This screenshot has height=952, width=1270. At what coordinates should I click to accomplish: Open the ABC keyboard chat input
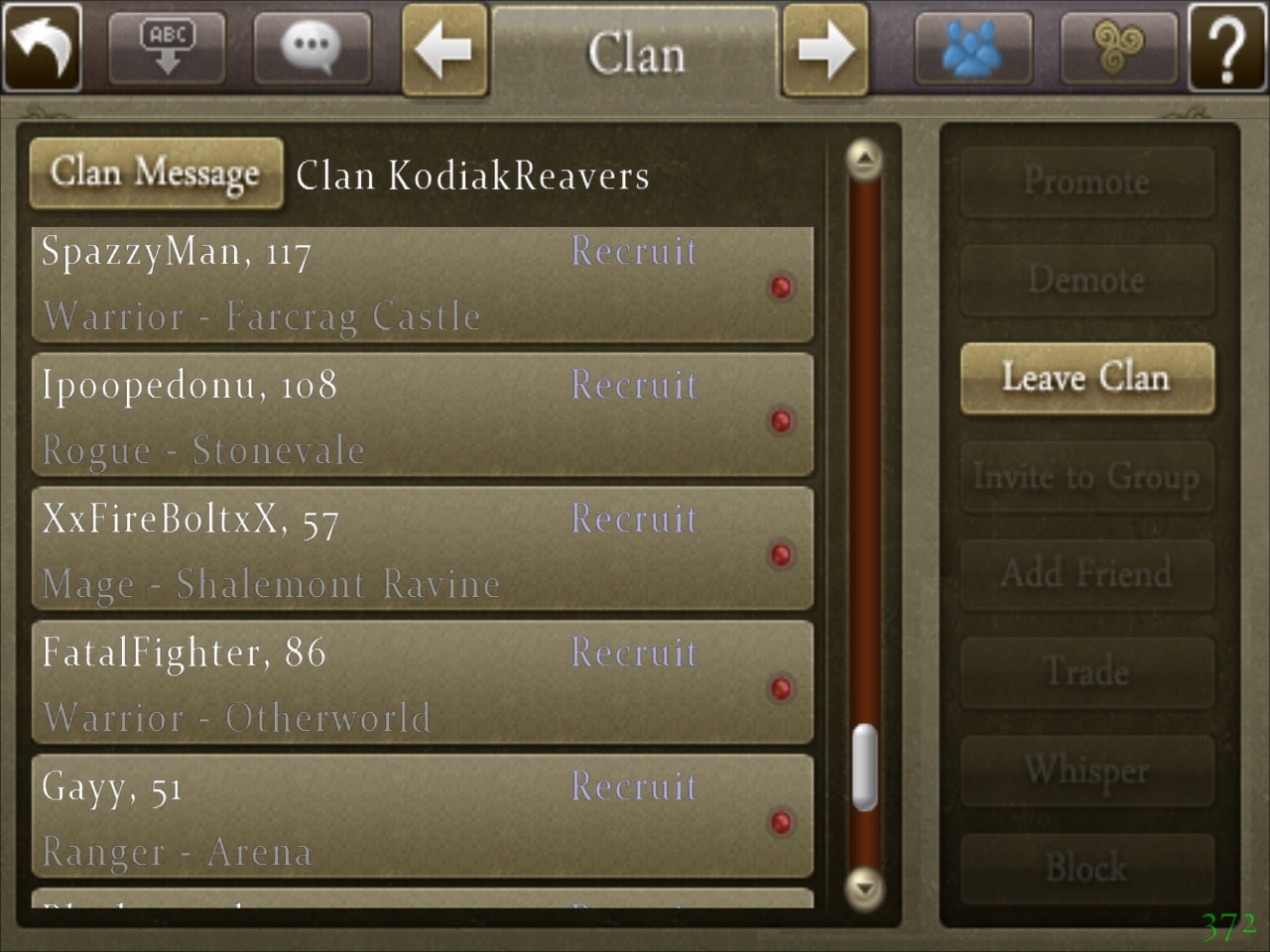[x=167, y=47]
